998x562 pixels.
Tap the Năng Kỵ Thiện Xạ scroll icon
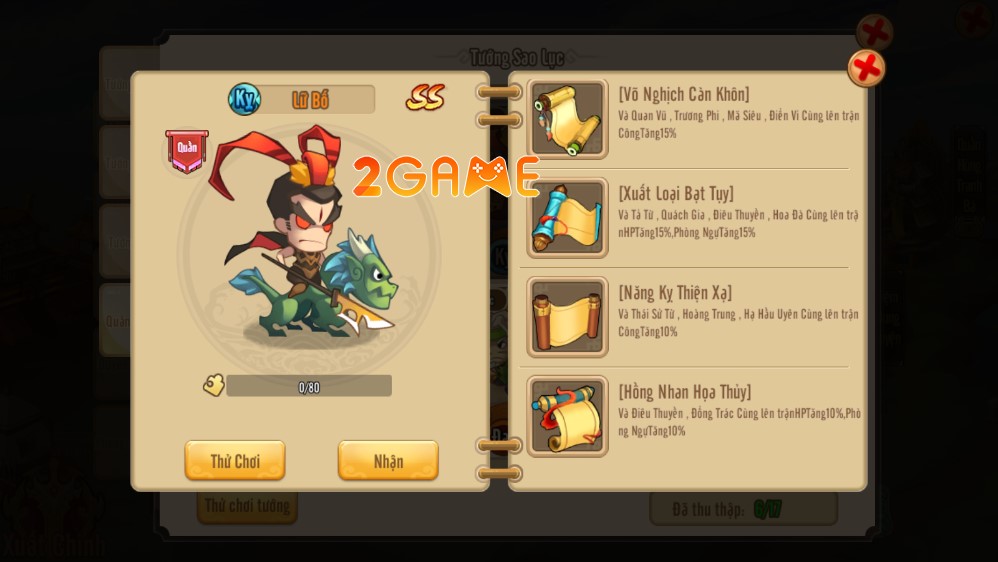tap(567, 317)
